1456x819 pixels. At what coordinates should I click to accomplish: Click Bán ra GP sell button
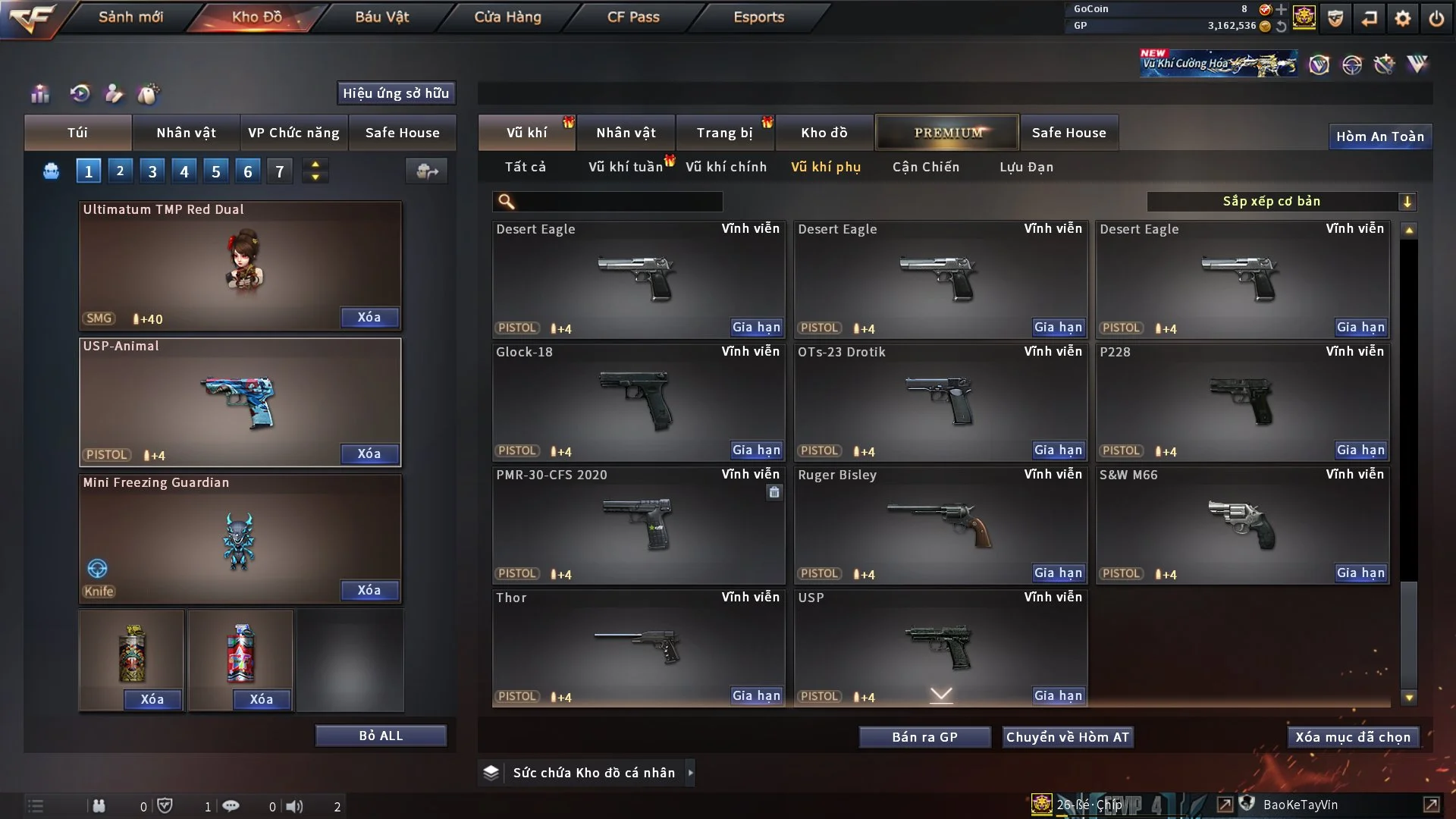point(924,737)
